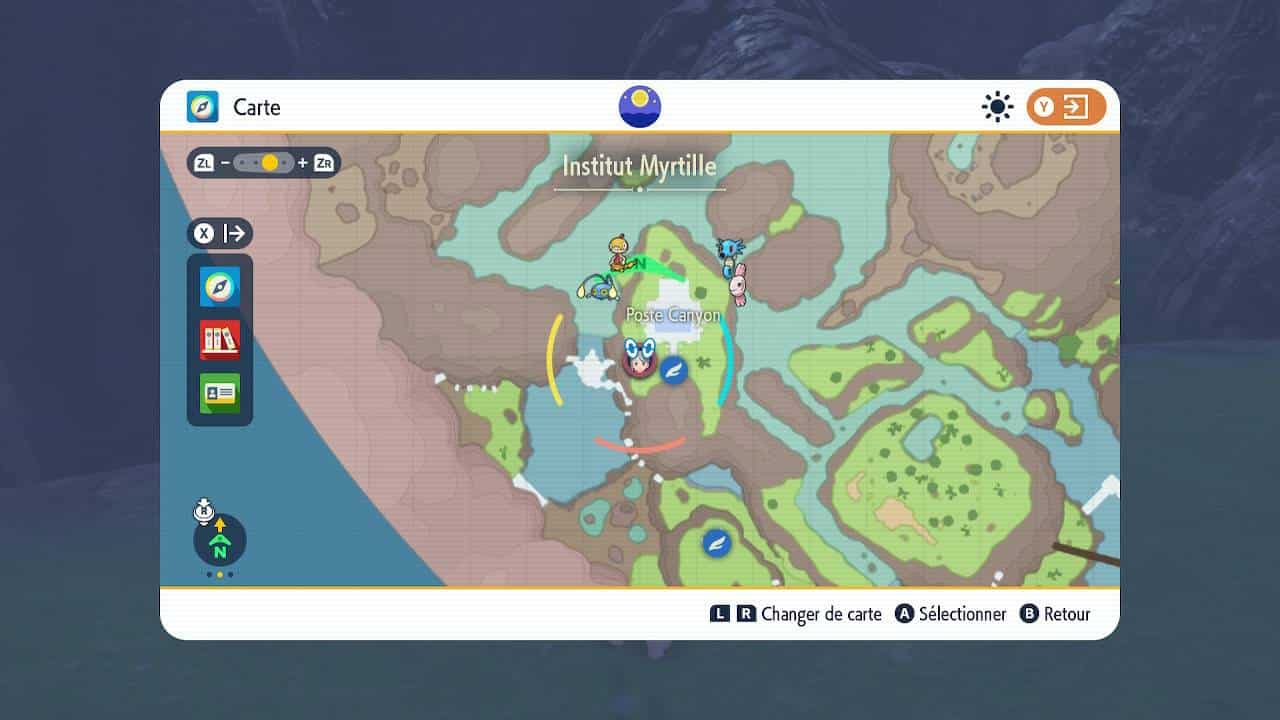Click the player character map marker
1280x720 pixels.
[638, 358]
